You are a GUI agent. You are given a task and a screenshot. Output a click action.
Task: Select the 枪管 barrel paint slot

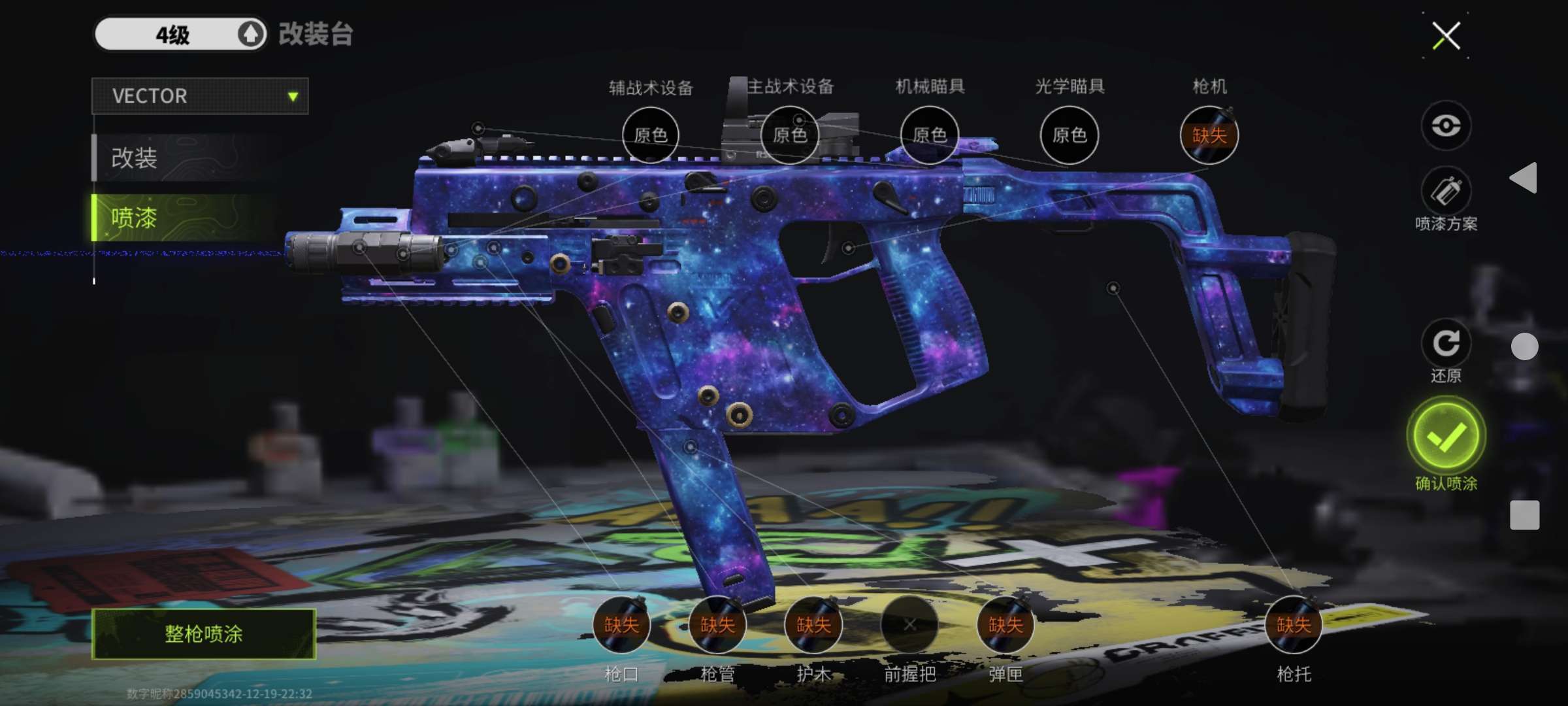point(717,625)
